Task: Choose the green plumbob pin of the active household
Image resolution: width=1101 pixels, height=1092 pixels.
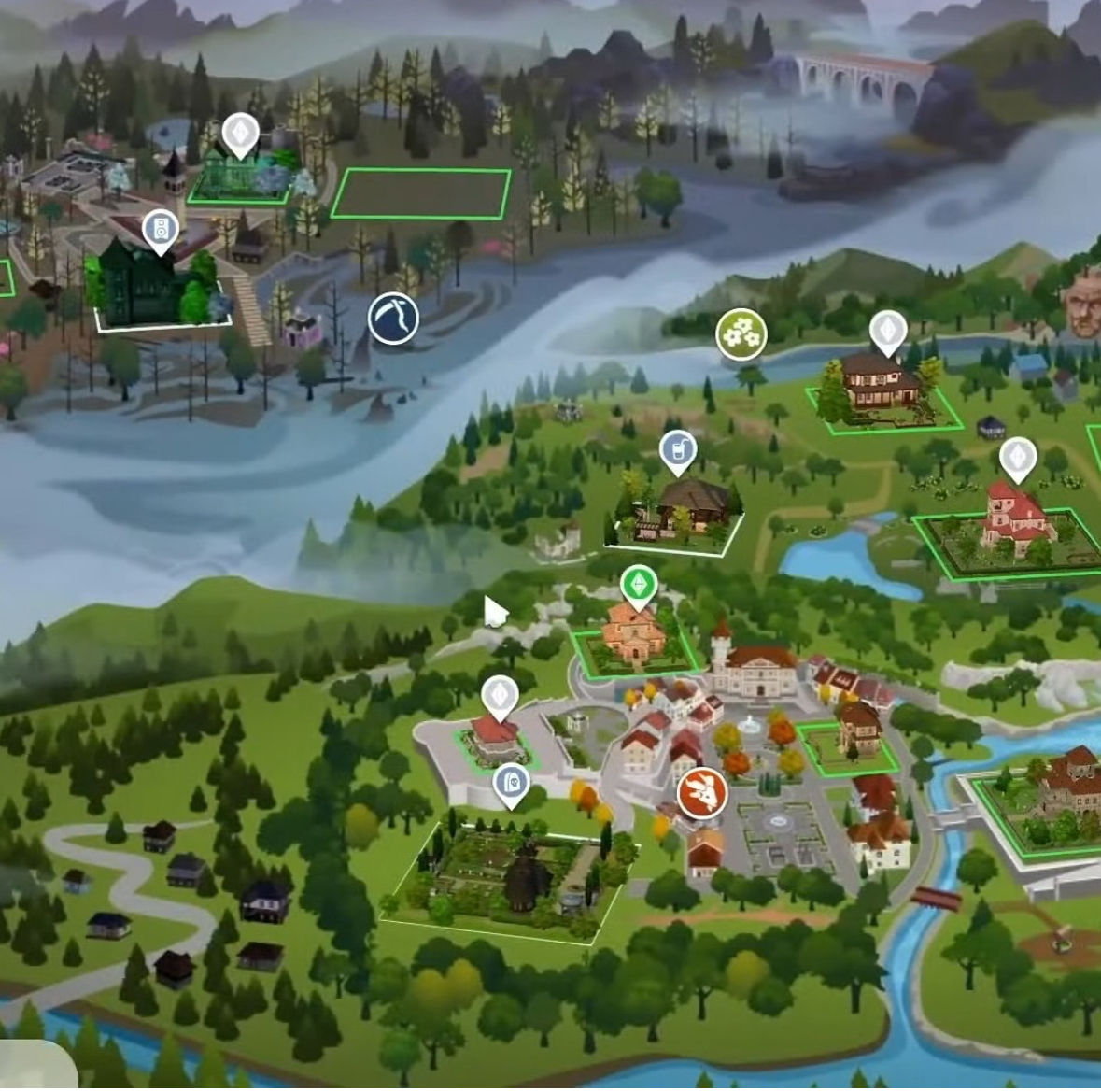Action: pyautogui.click(x=639, y=586)
